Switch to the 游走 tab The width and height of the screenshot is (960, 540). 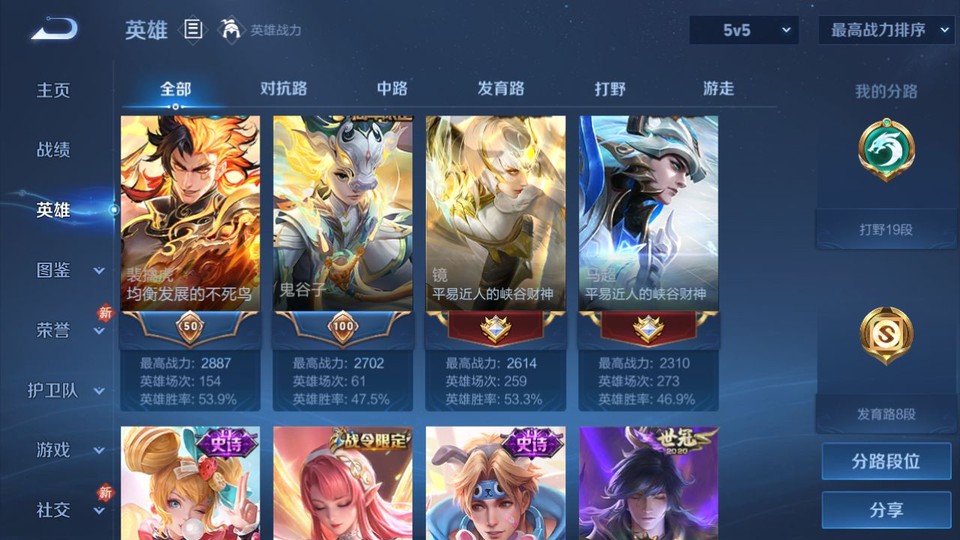pyautogui.click(x=718, y=89)
